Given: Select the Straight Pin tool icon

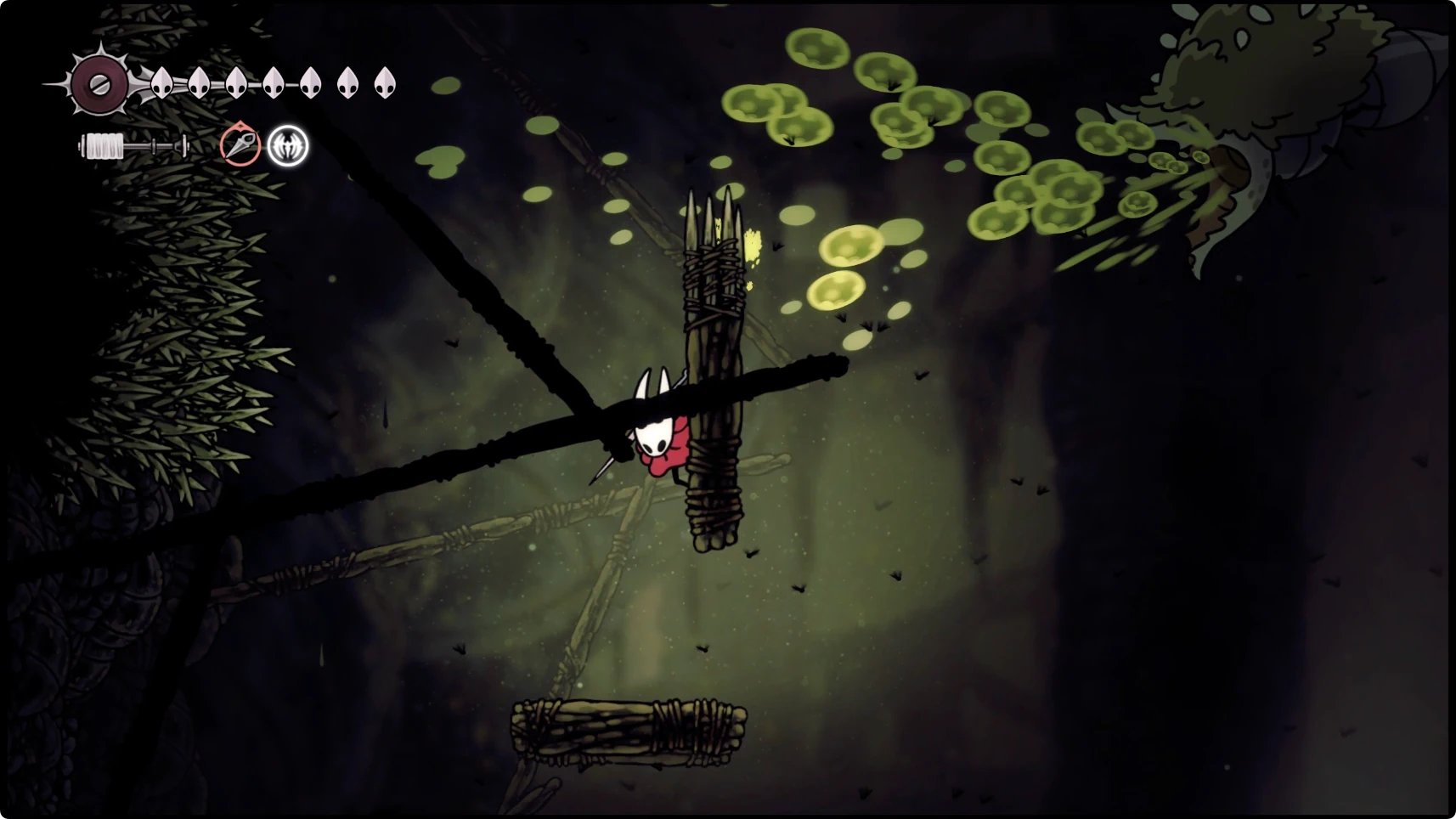Looking at the screenshot, I should click(240, 145).
